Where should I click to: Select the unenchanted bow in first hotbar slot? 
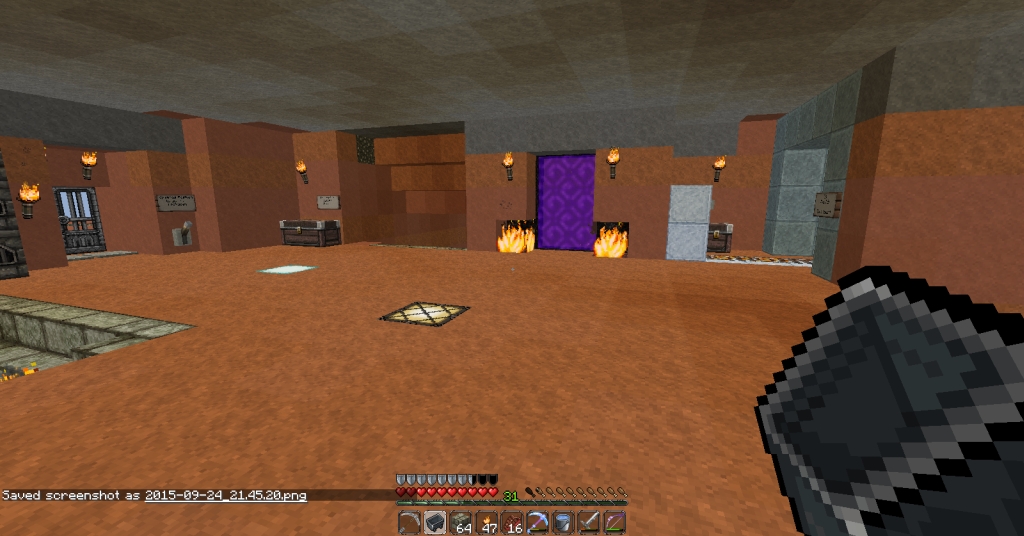point(410,523)
